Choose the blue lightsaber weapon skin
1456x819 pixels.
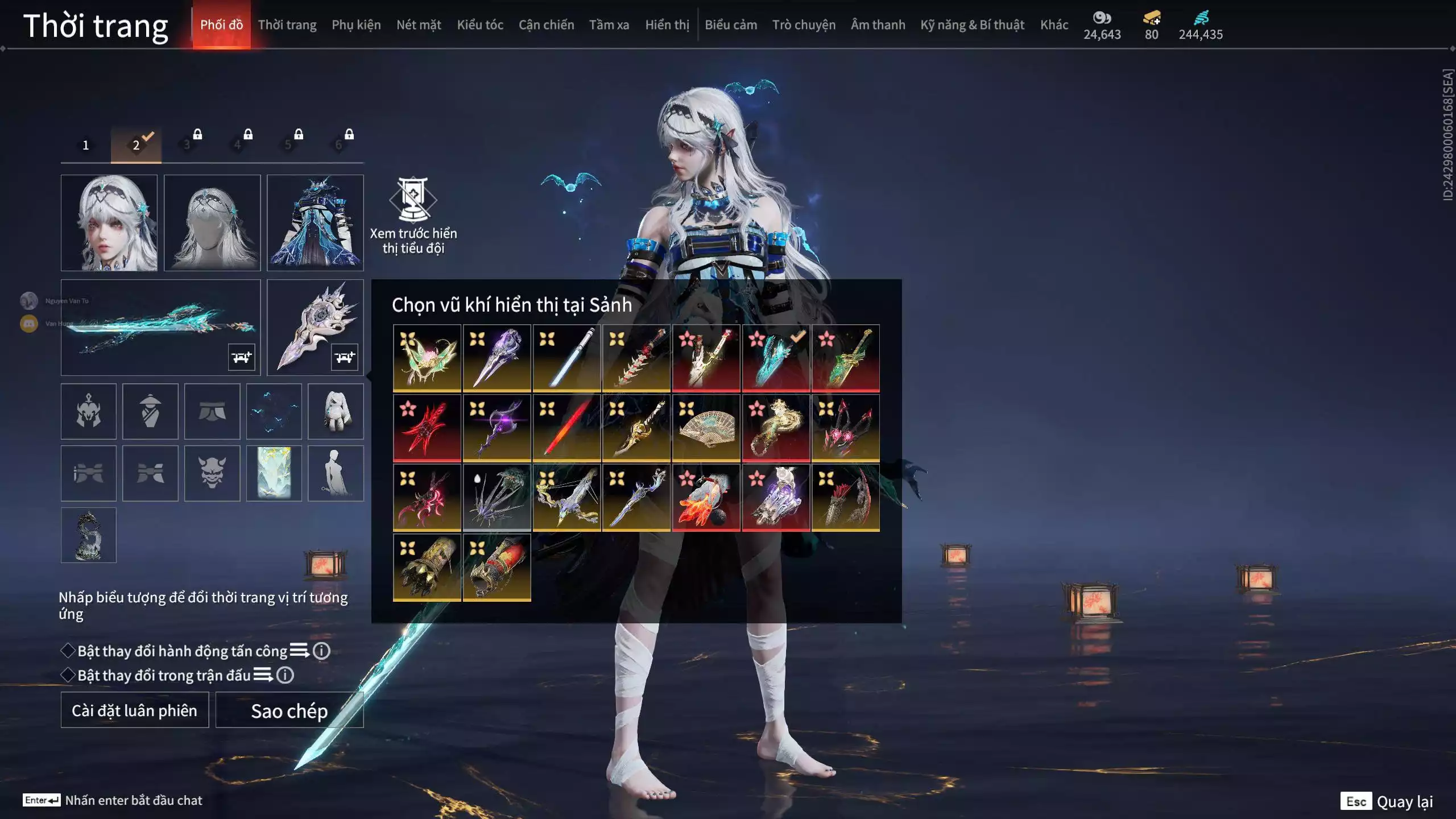point(566,358)
